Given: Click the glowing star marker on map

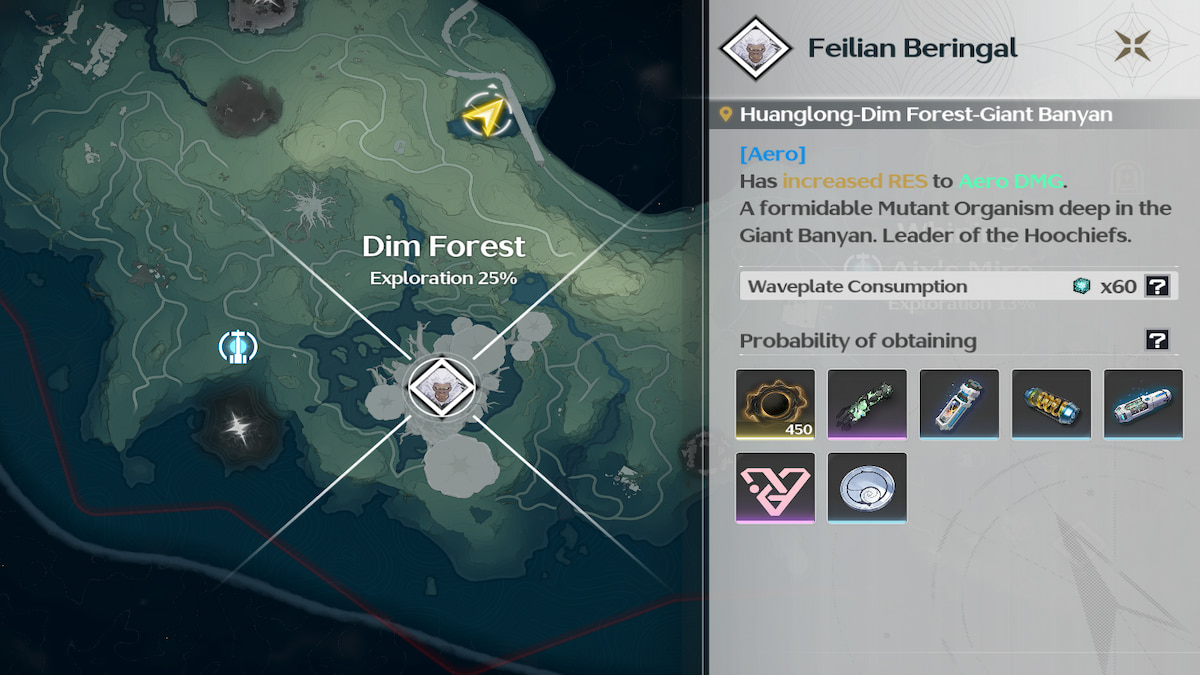Looking at the screenshot, I should coord(238,429).
